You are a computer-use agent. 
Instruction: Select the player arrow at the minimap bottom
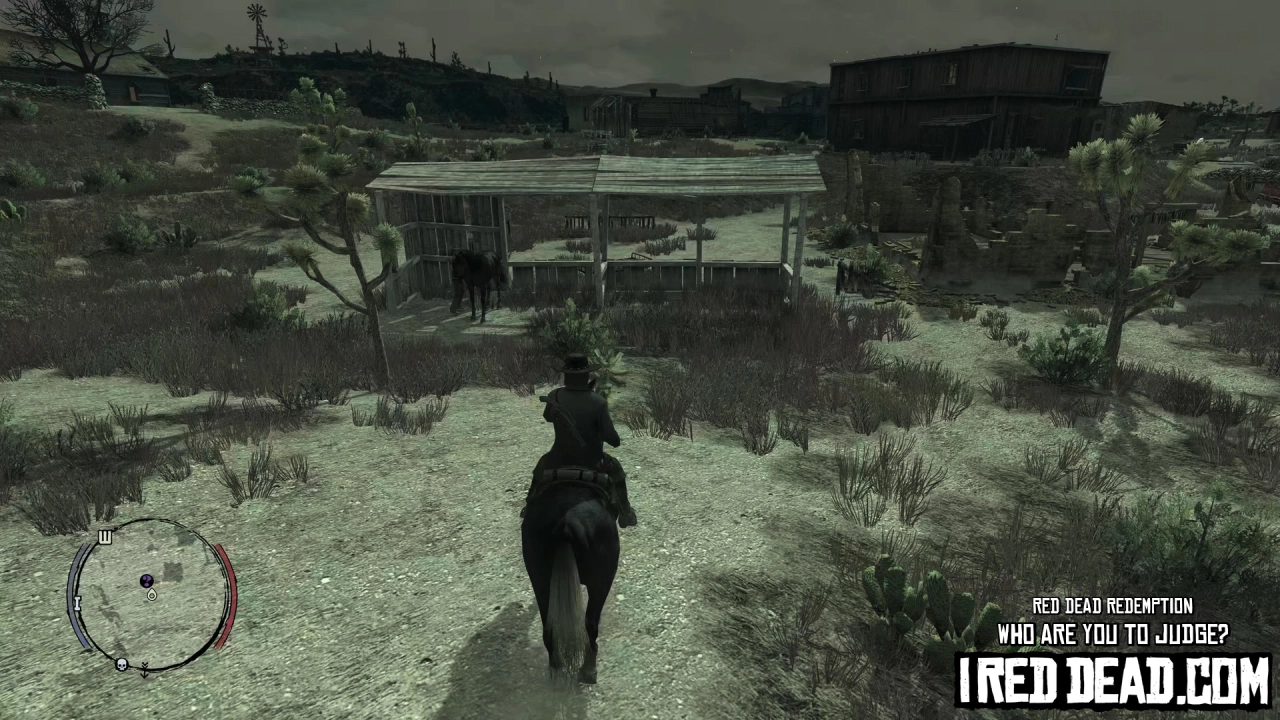pyautogui.click(x=144, y=670)
